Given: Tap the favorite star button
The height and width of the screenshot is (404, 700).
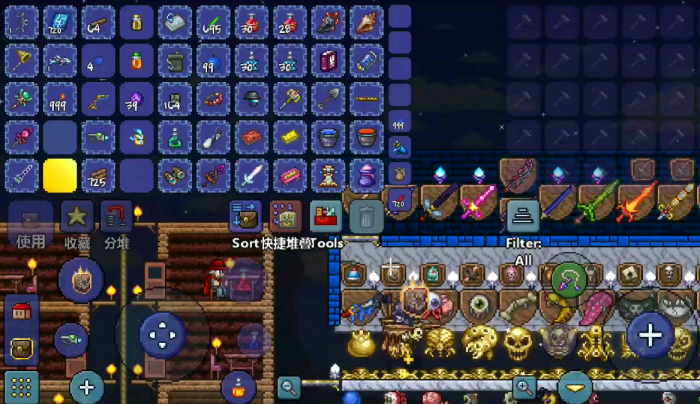Looking at the screenshot, I should 76,215.
